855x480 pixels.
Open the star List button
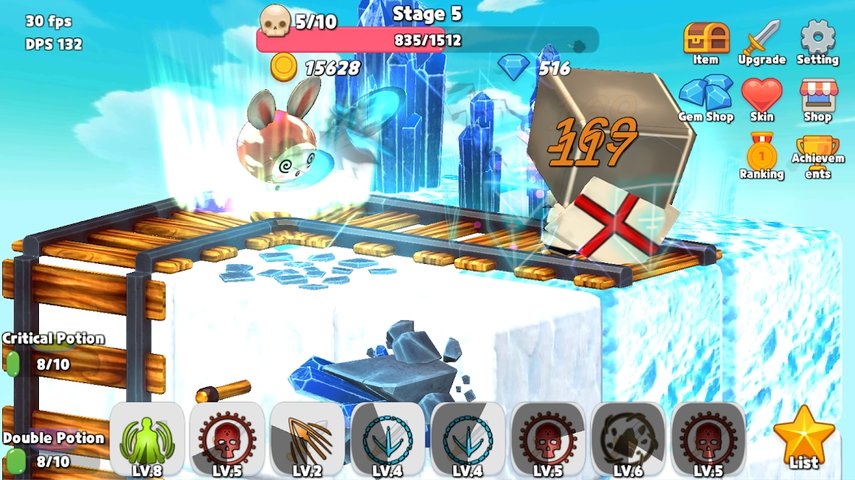click(x=803, y=438)
